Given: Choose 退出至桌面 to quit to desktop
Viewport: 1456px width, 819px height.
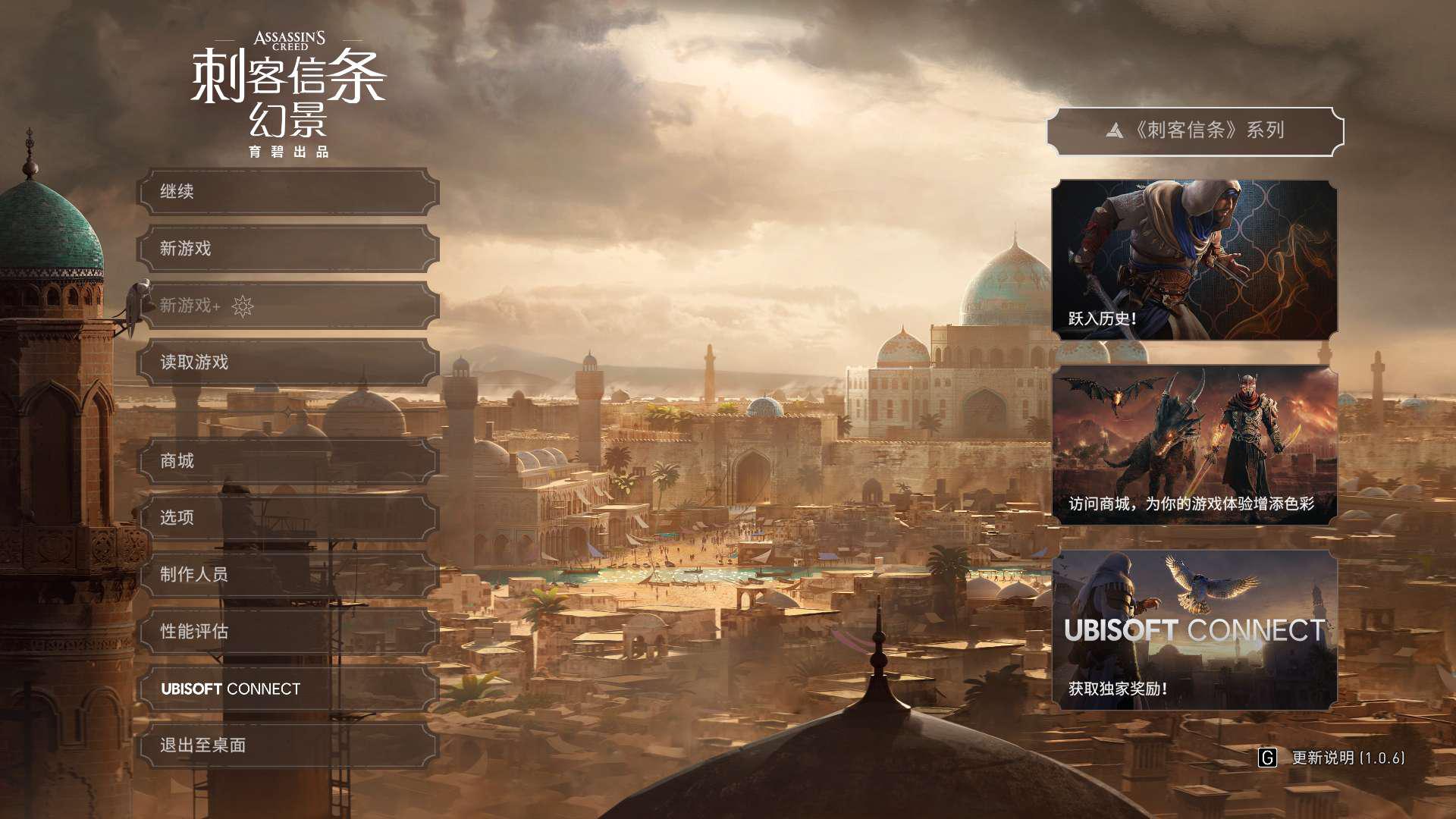Looking at the screenshot, I should coord(288,745).
